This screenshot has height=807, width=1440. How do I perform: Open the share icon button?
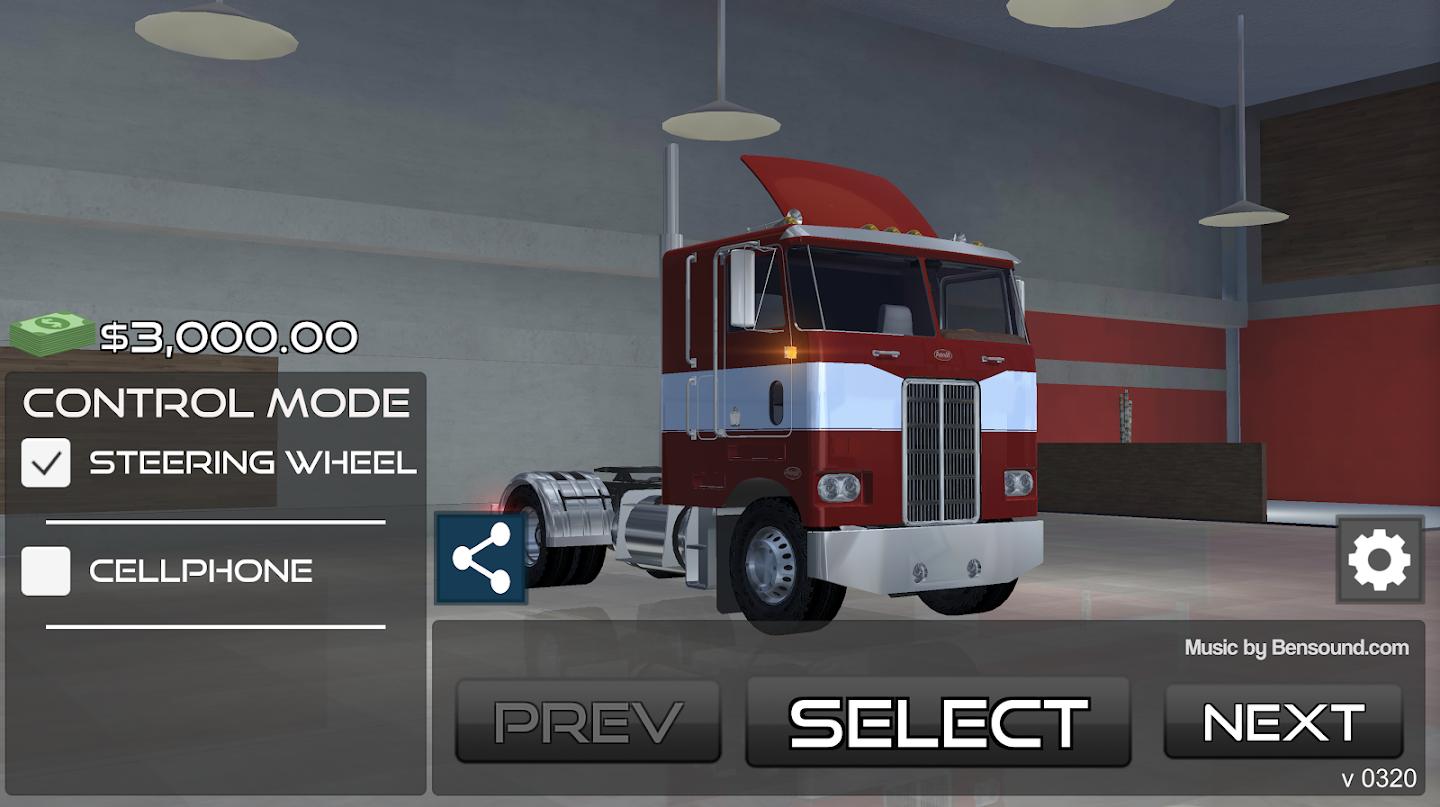tap(481, 559)
